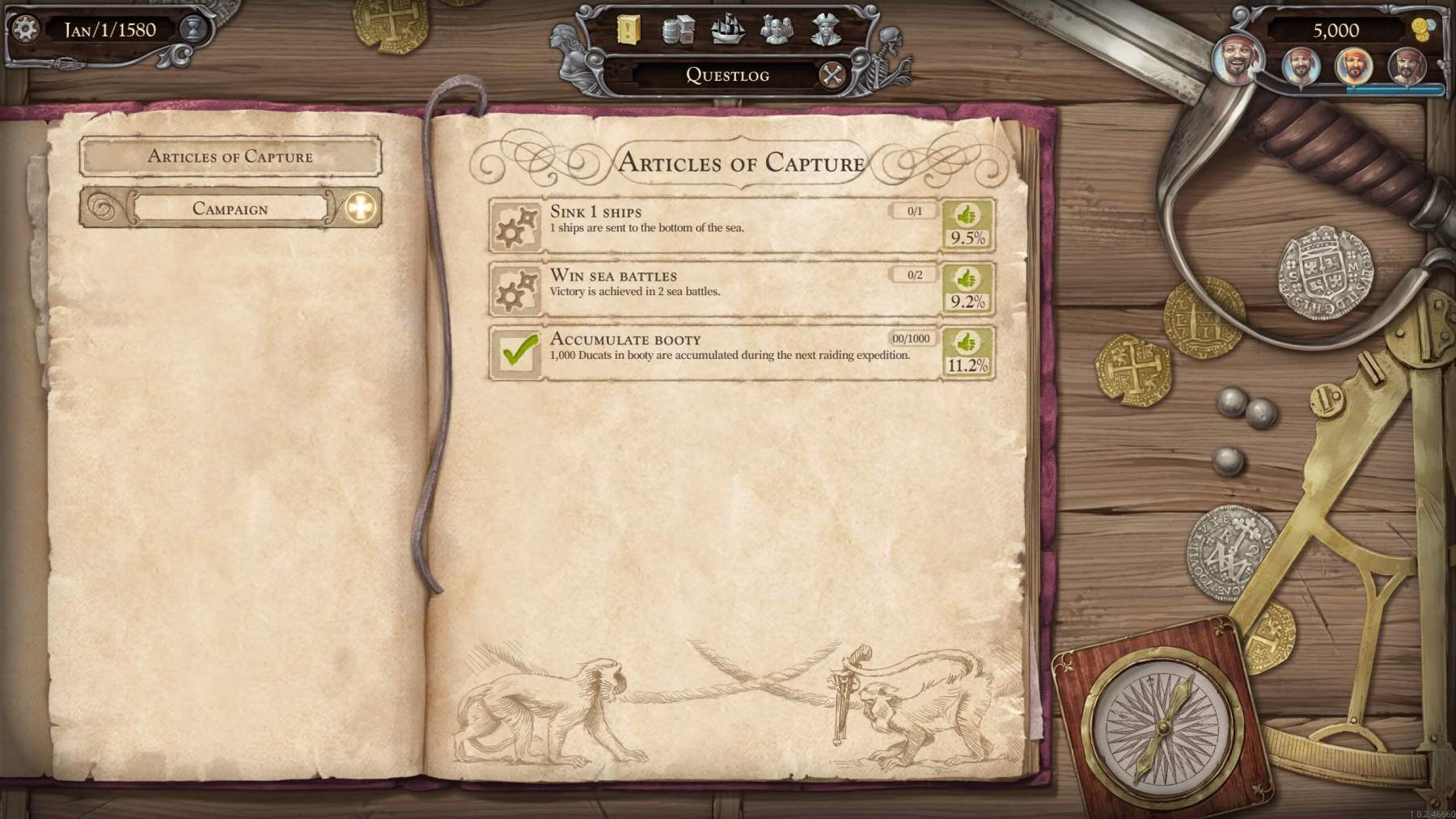Click the hourglass time control
The height and width of the screenshot is (819, 1456).
(x=193, y=30)
